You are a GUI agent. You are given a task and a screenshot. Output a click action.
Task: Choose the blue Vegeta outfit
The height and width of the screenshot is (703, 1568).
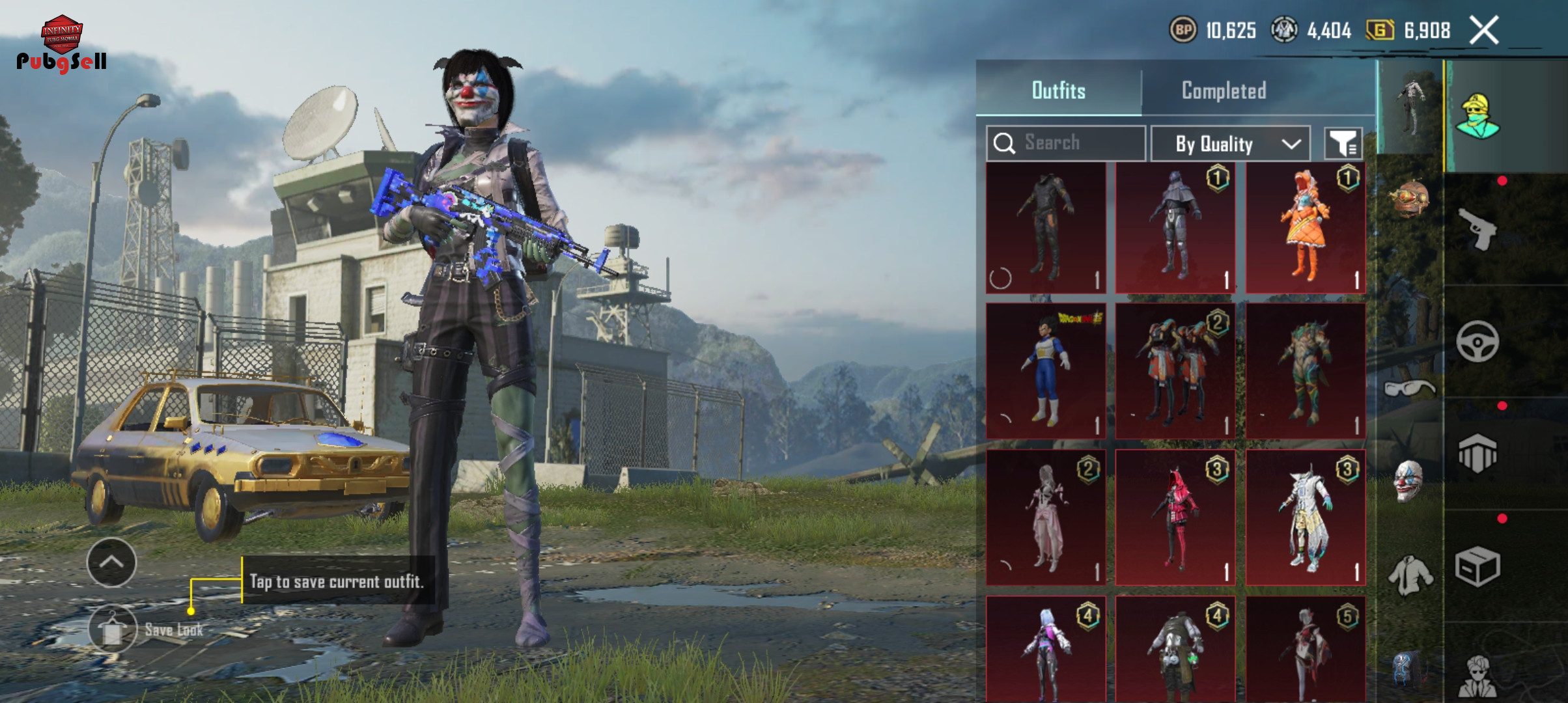click(x=1045, y=370)
